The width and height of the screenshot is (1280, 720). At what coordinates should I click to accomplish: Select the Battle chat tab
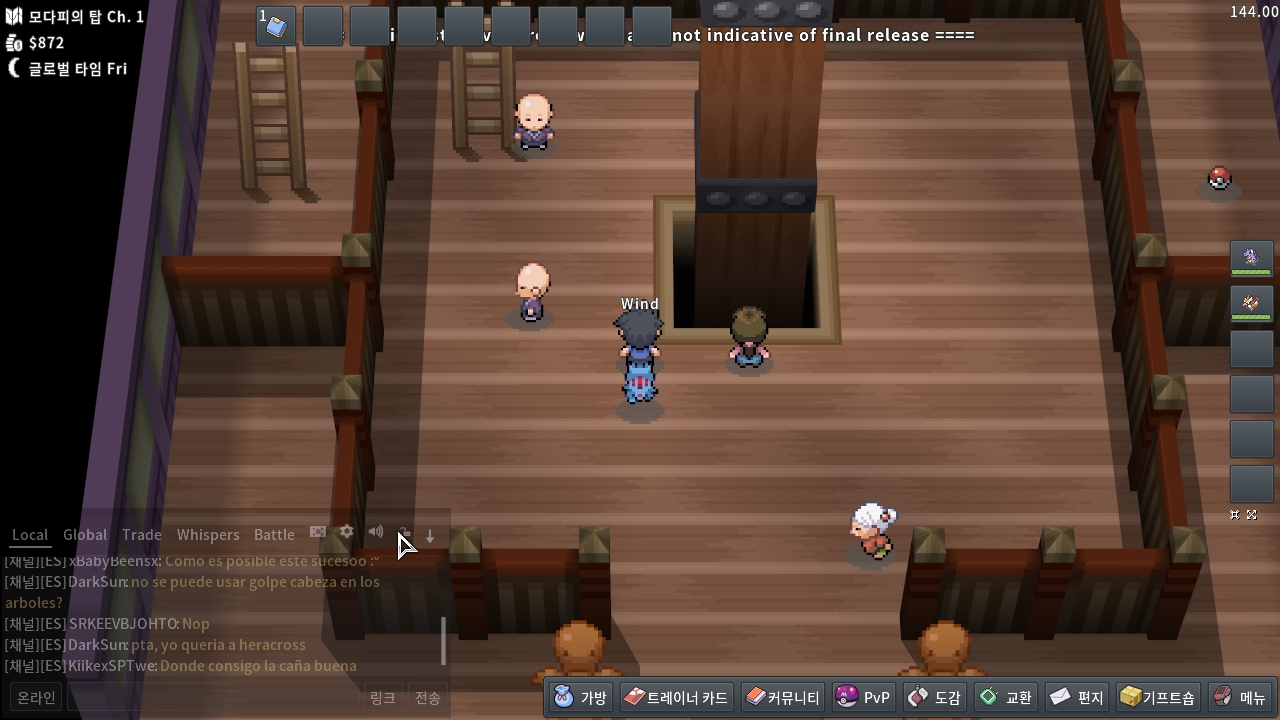point(274,535)
